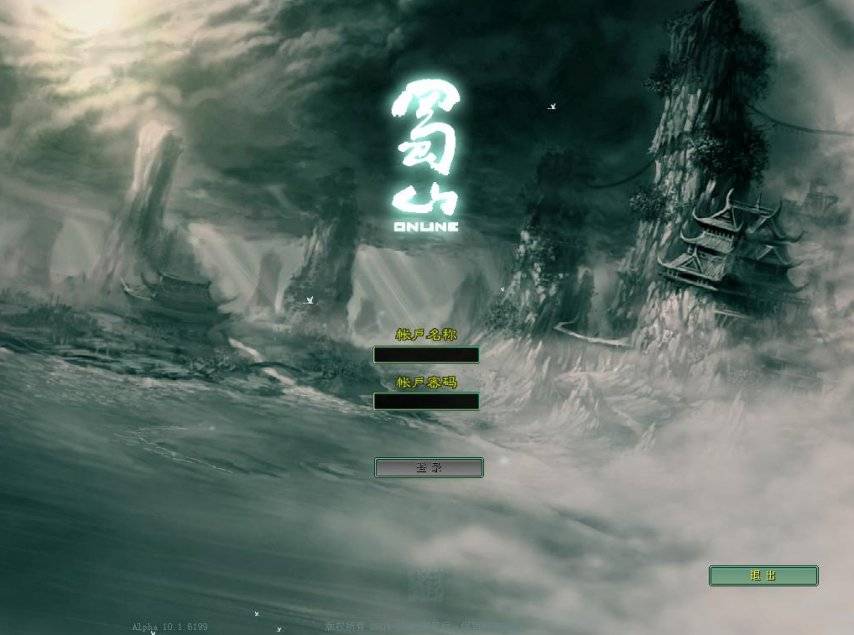This screenshot has width=854, height=635.
Task: Exit the game with the 退出 button
Action: [763, 576]
